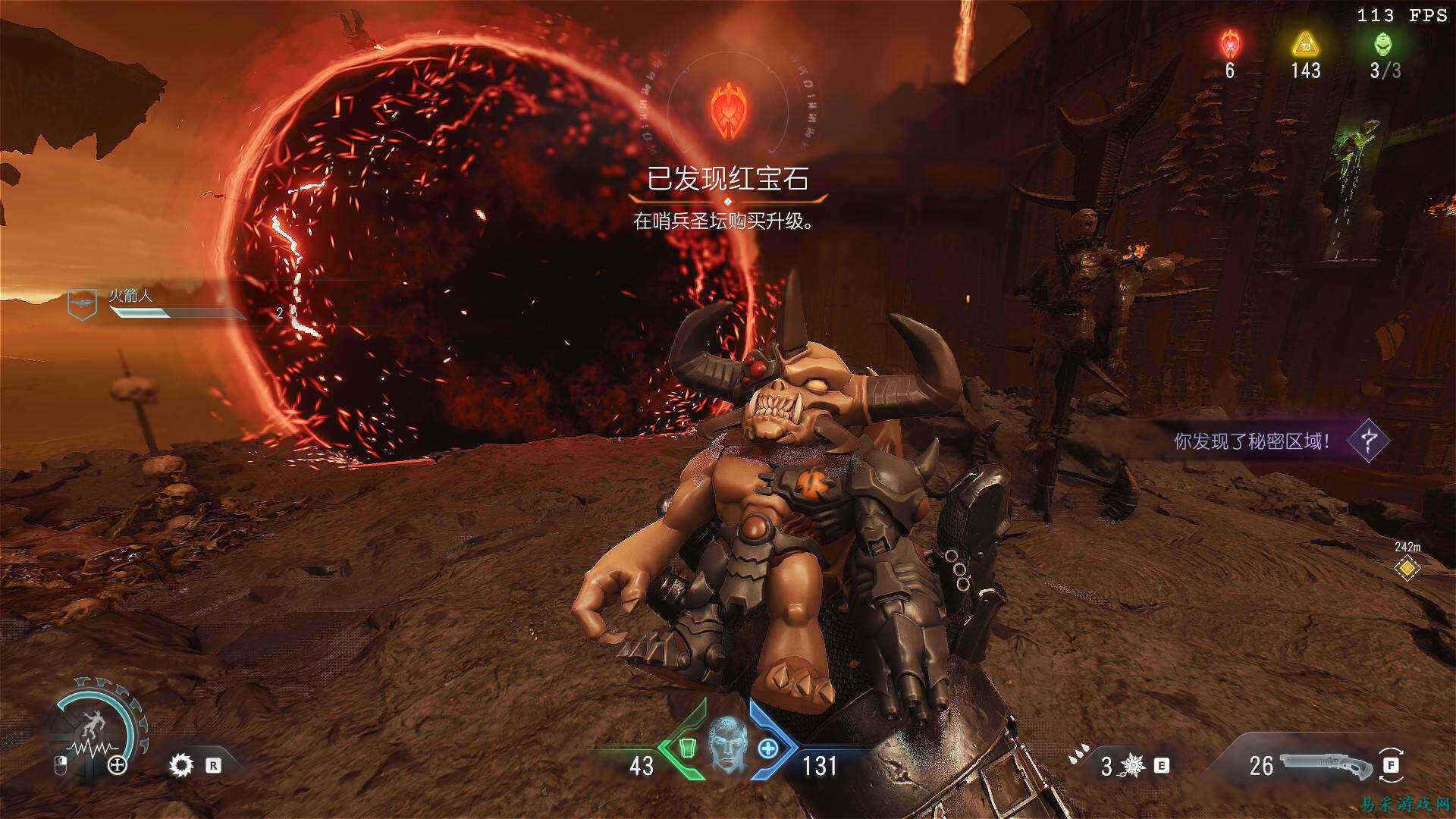Select the red demon emblem showing 6

coord(1229,44)
